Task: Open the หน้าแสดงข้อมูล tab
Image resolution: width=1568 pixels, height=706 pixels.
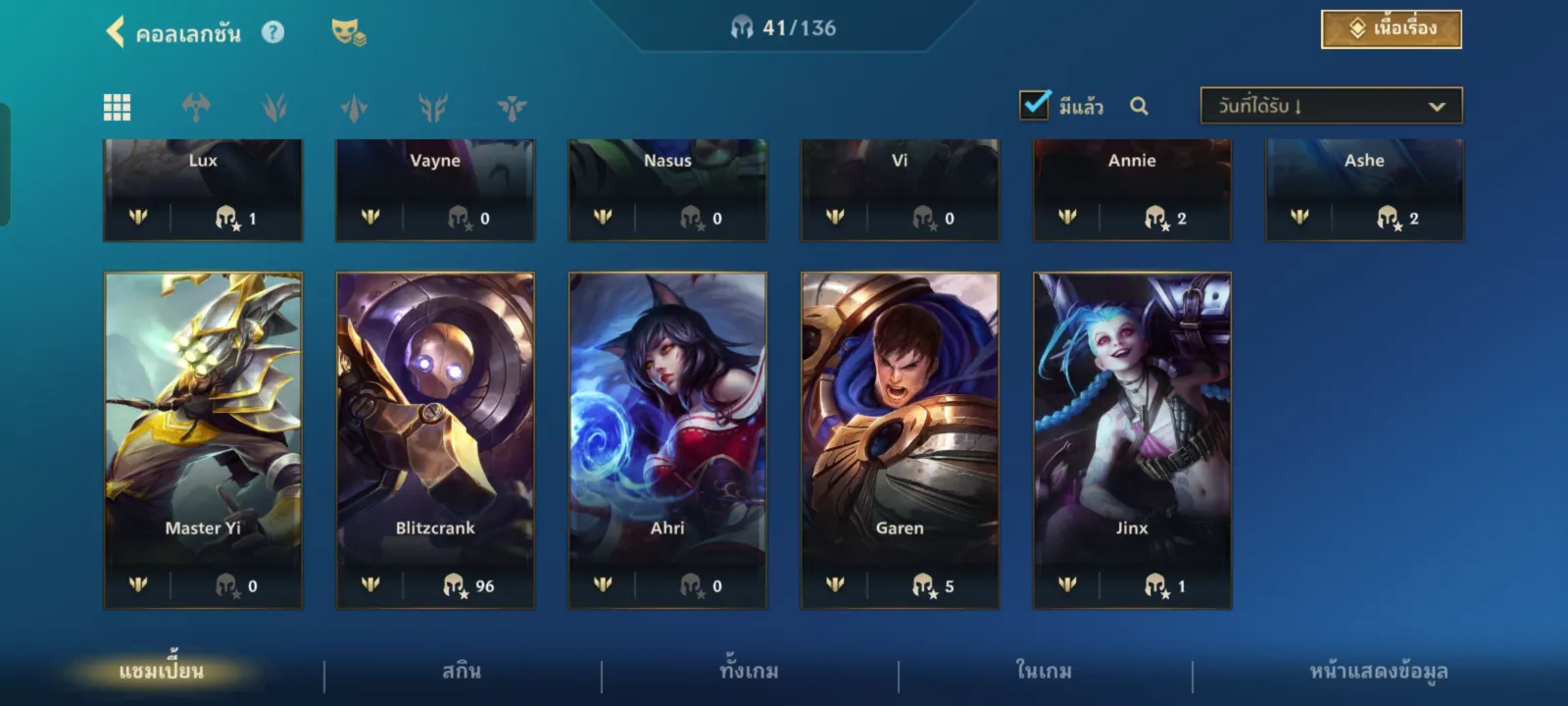Action: (1378, 672)
